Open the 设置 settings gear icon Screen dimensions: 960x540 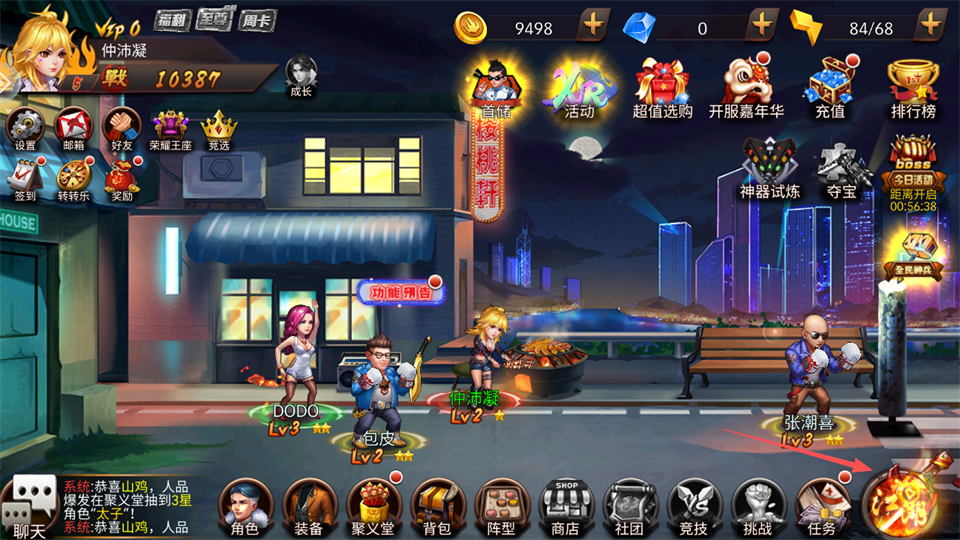tap(24, 128)
